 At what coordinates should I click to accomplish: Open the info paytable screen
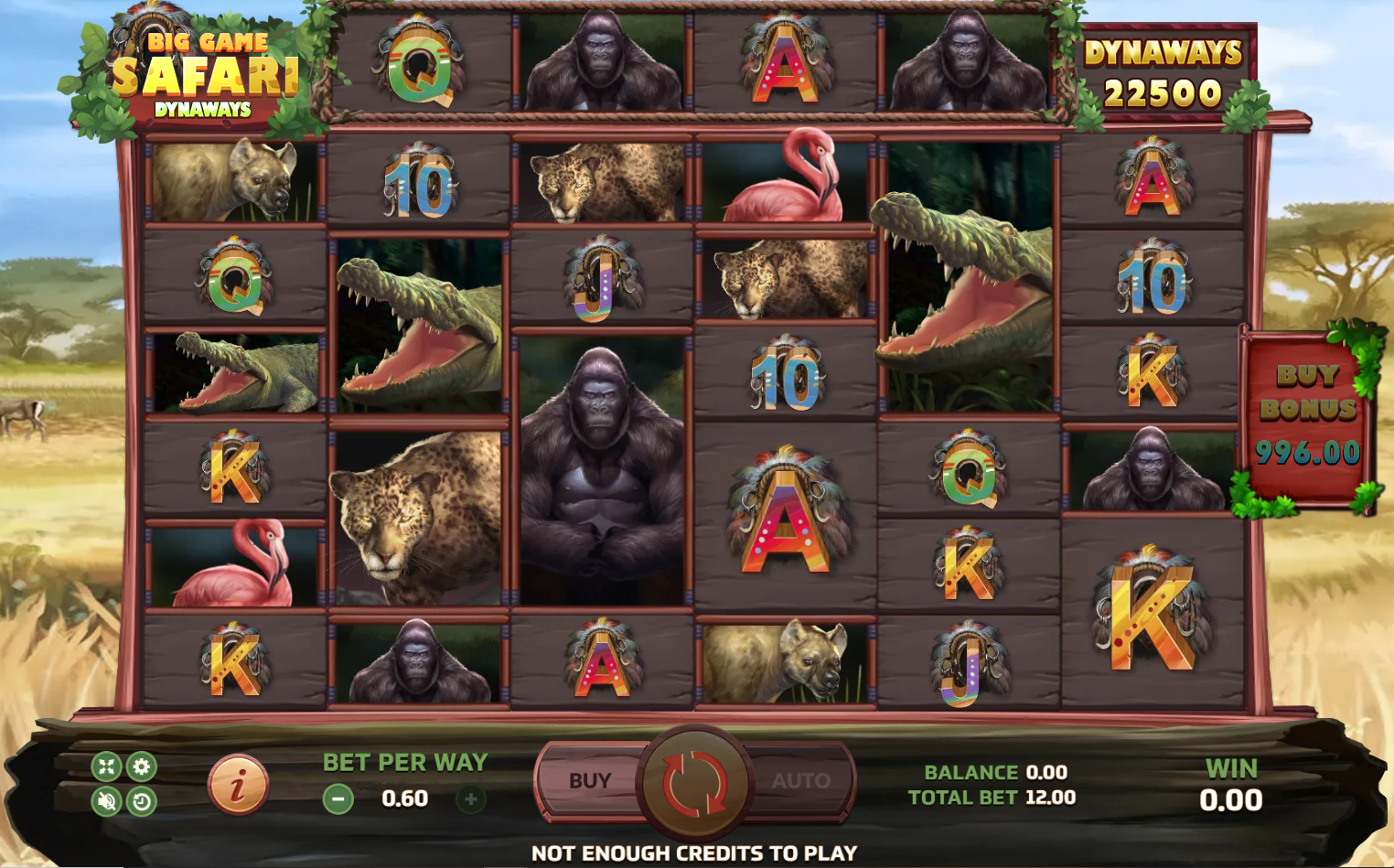(237, 784)
